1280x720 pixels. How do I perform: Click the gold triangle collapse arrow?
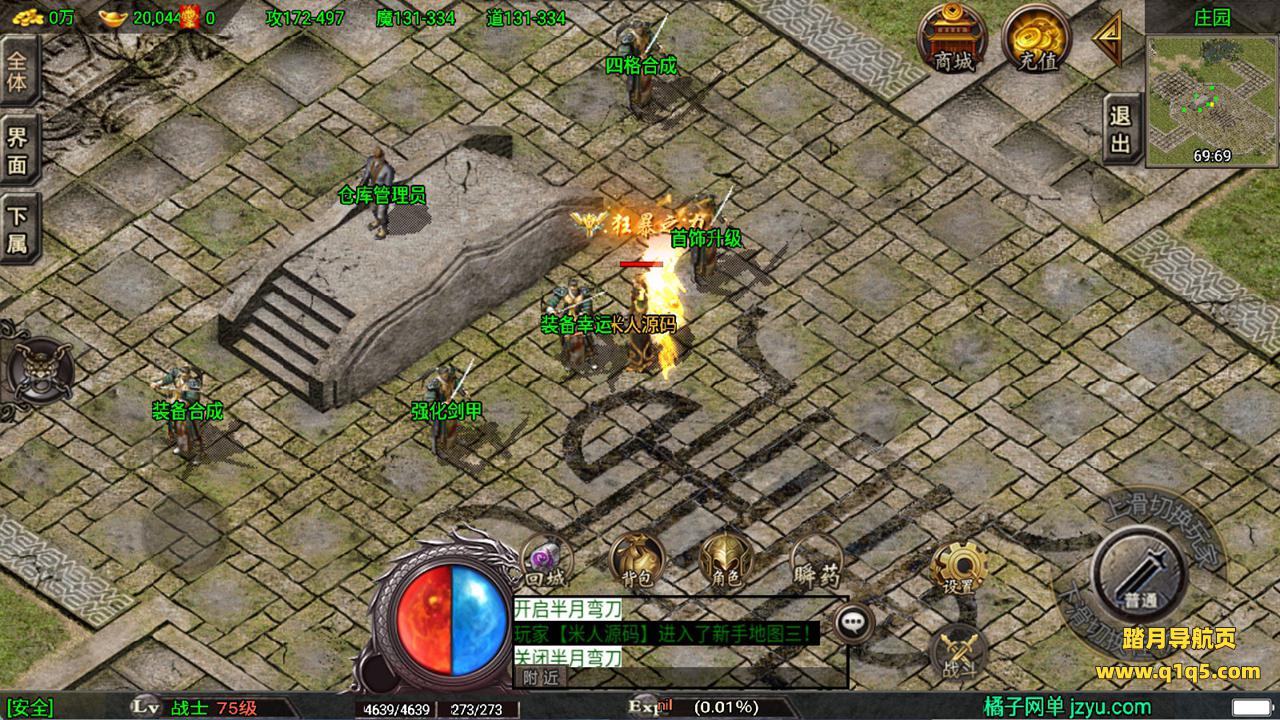pyautogui.click(x=1107, y=38)
